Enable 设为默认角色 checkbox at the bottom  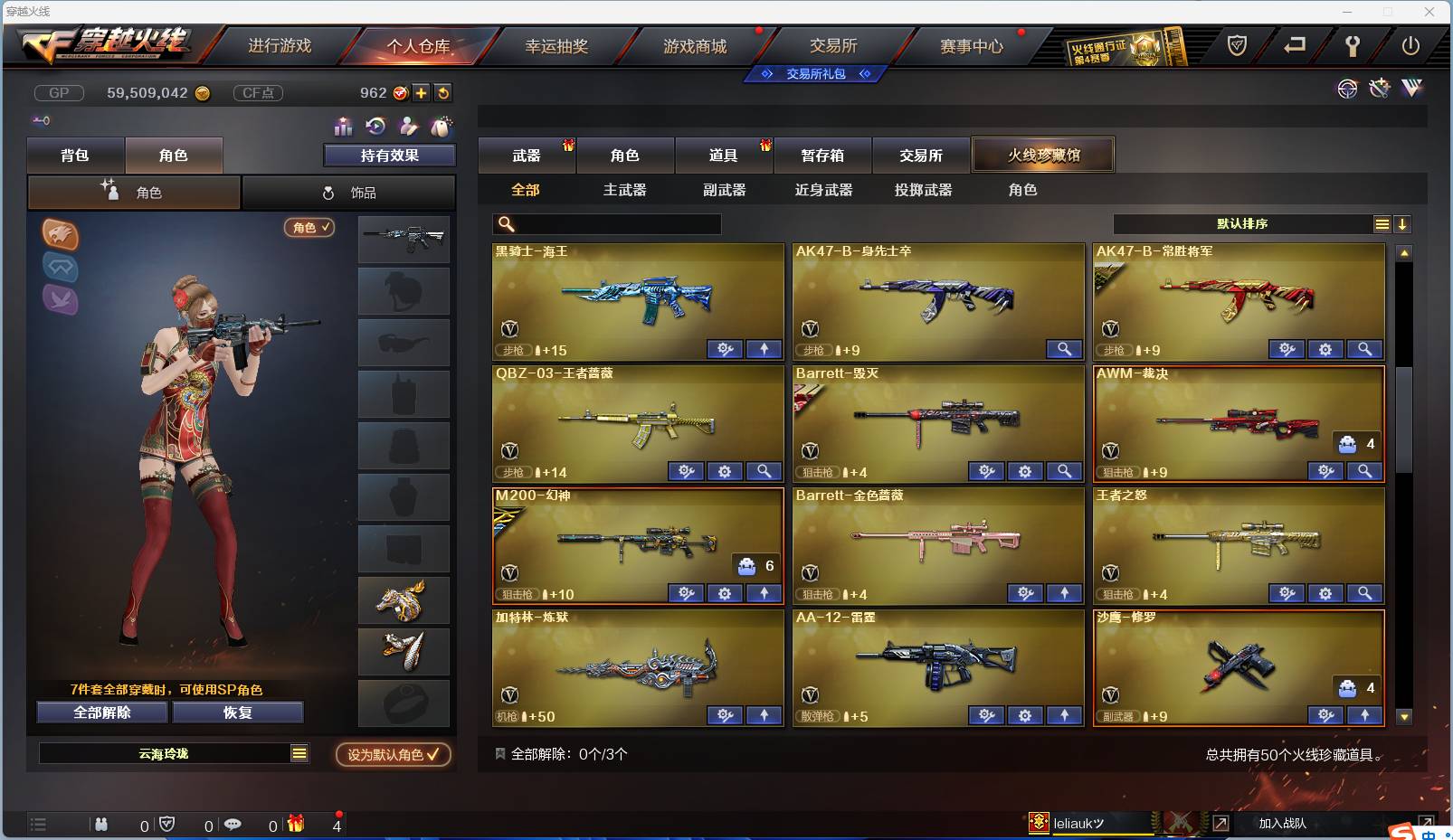[x=392, y=755]
